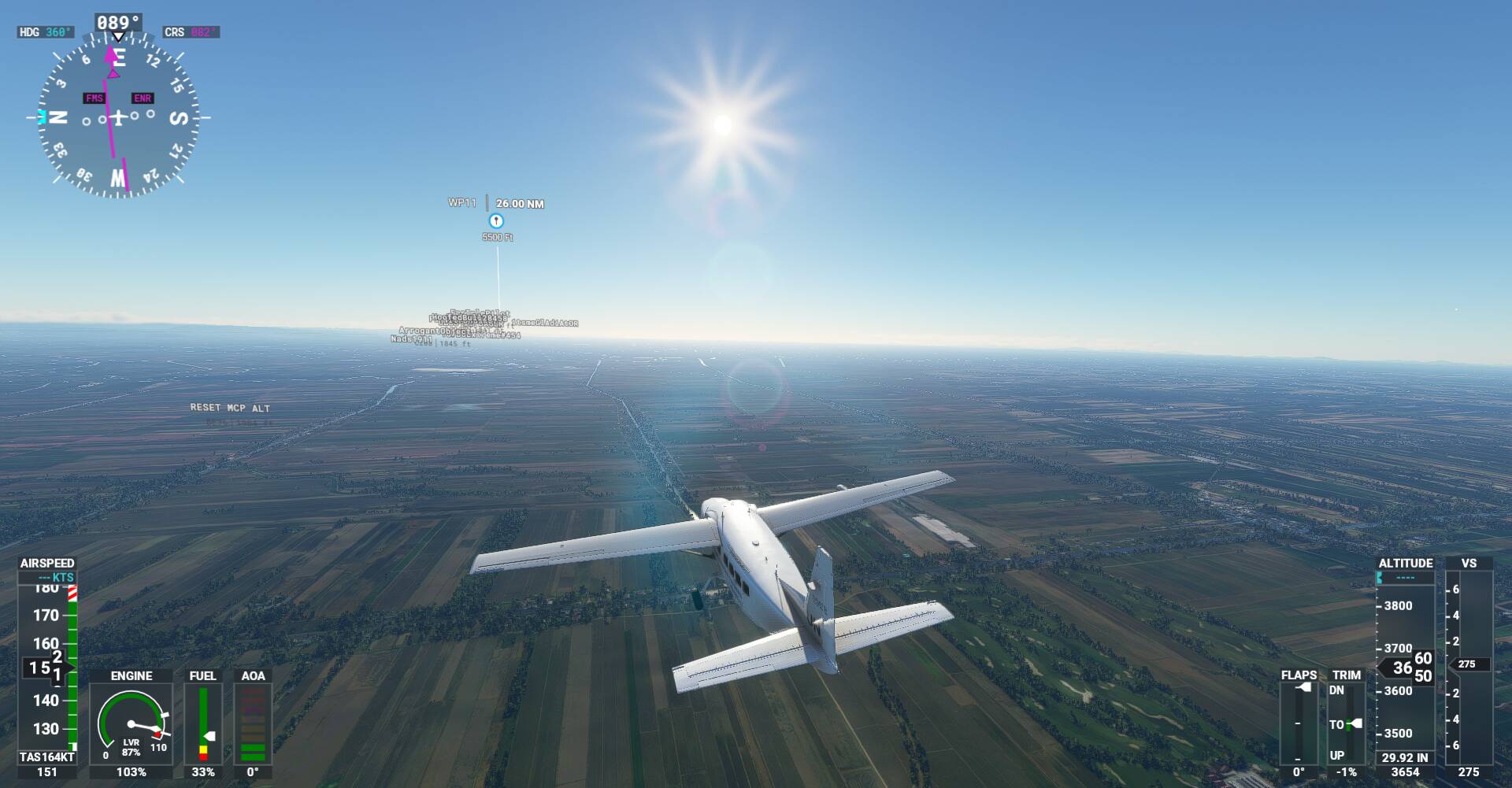This screenshot has width=1512, height=788.
Task: Click the CRS course selector box
Action: [191, 32]
